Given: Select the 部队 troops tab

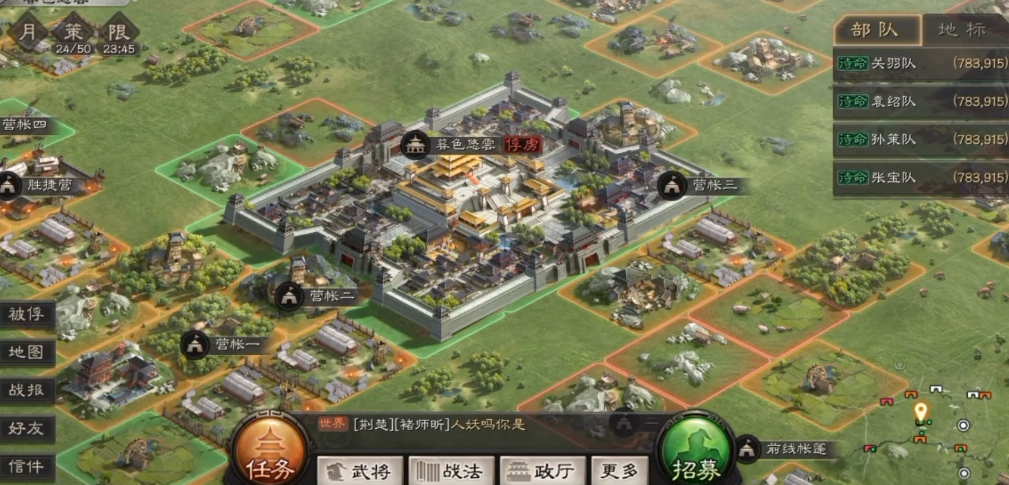Looking at the screenshot, I should point(874,28).
